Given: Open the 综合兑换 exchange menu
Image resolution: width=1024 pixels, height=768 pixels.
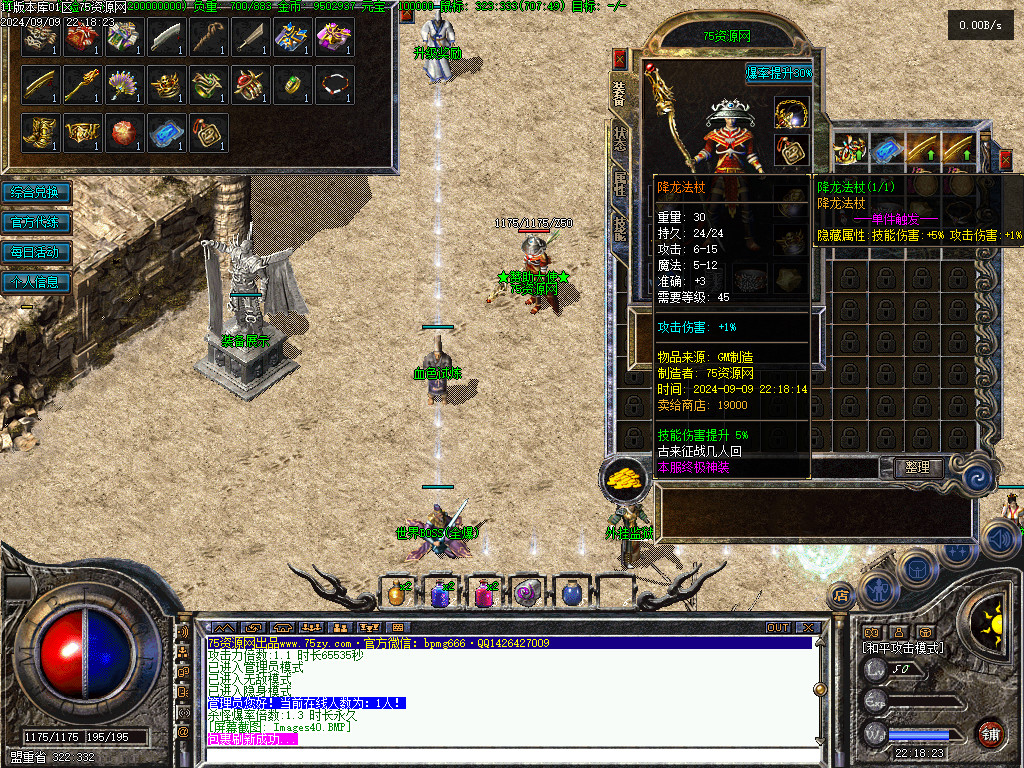Looking at the screenshot, I should [36, 192].
